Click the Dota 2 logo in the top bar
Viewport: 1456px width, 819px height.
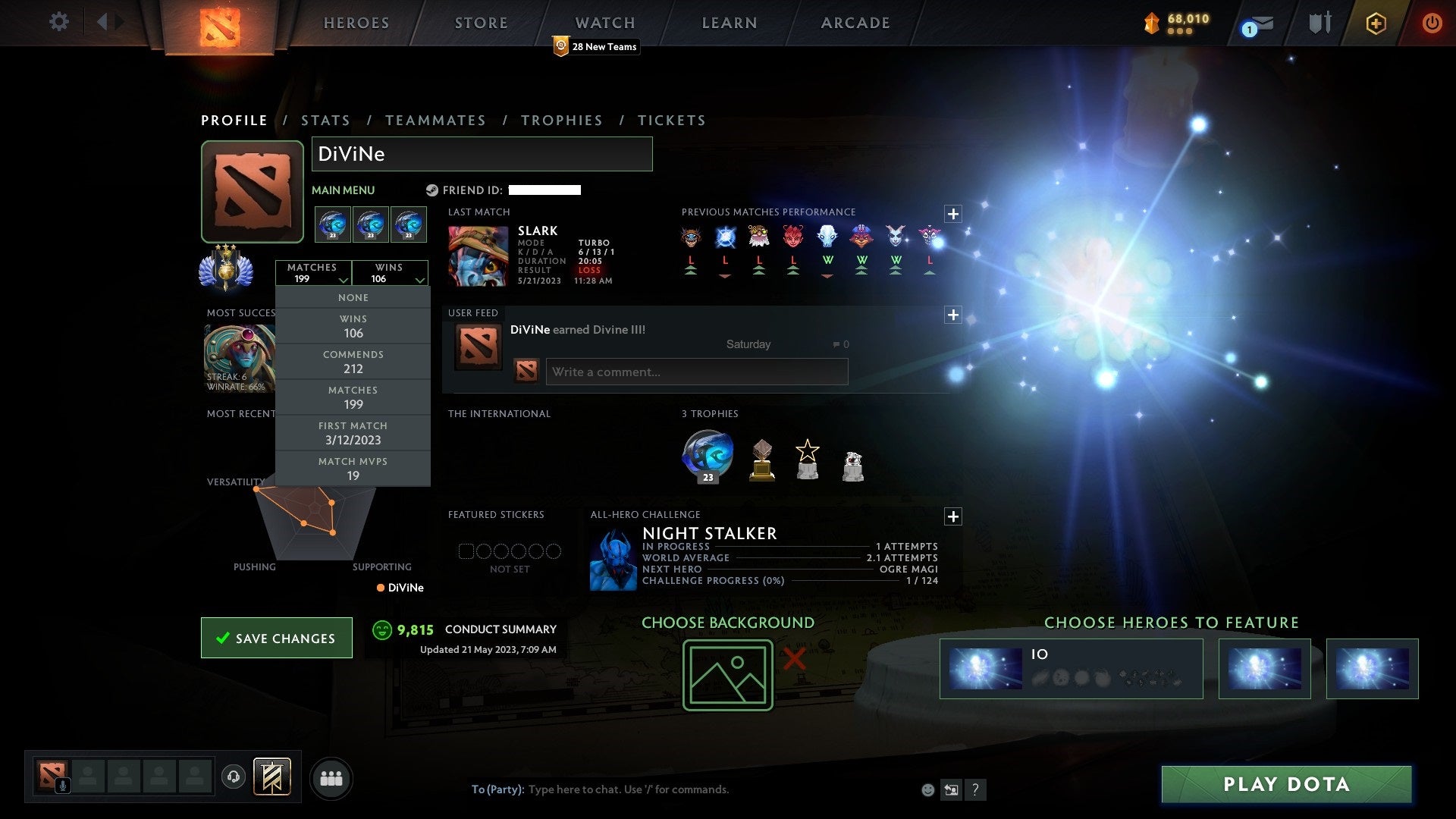click(221, 24)
